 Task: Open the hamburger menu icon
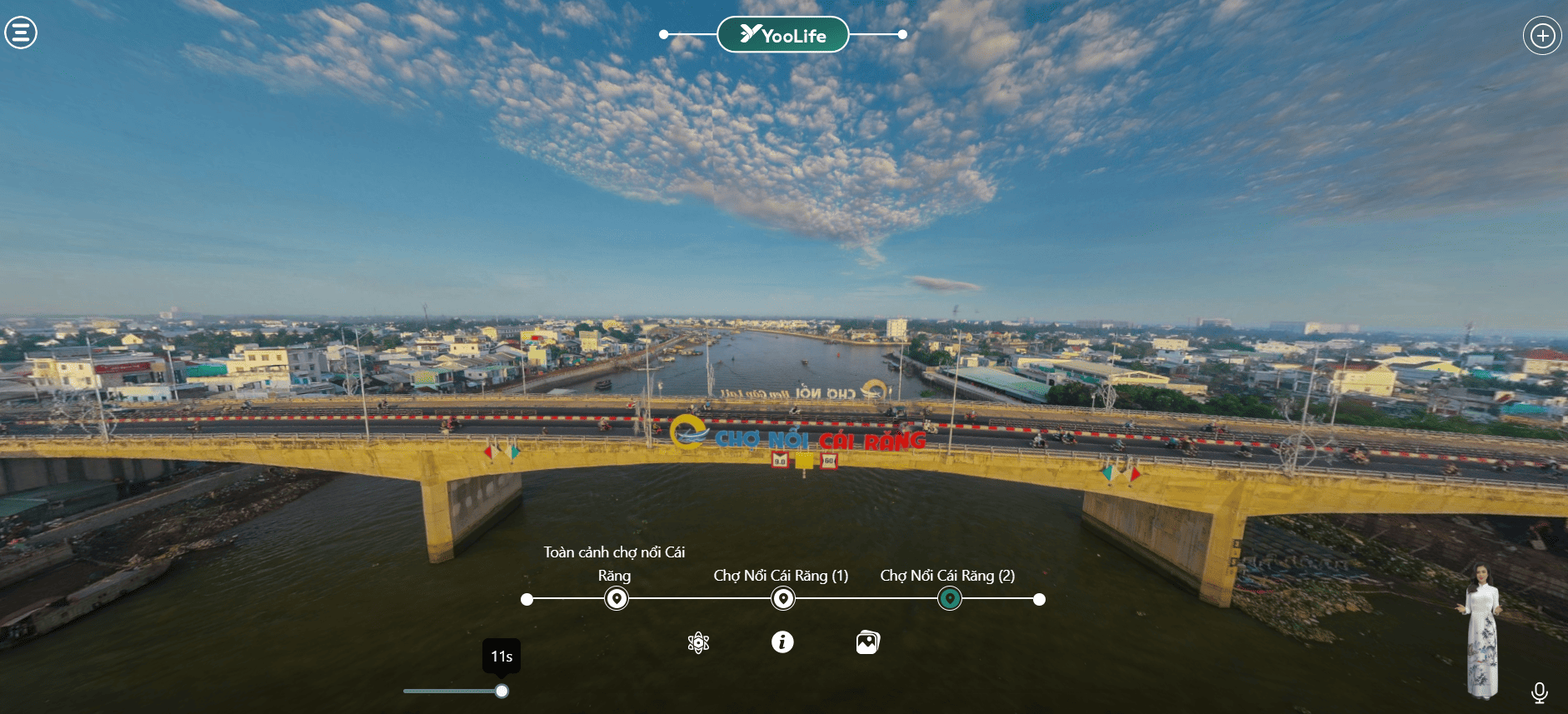point(21,33)
